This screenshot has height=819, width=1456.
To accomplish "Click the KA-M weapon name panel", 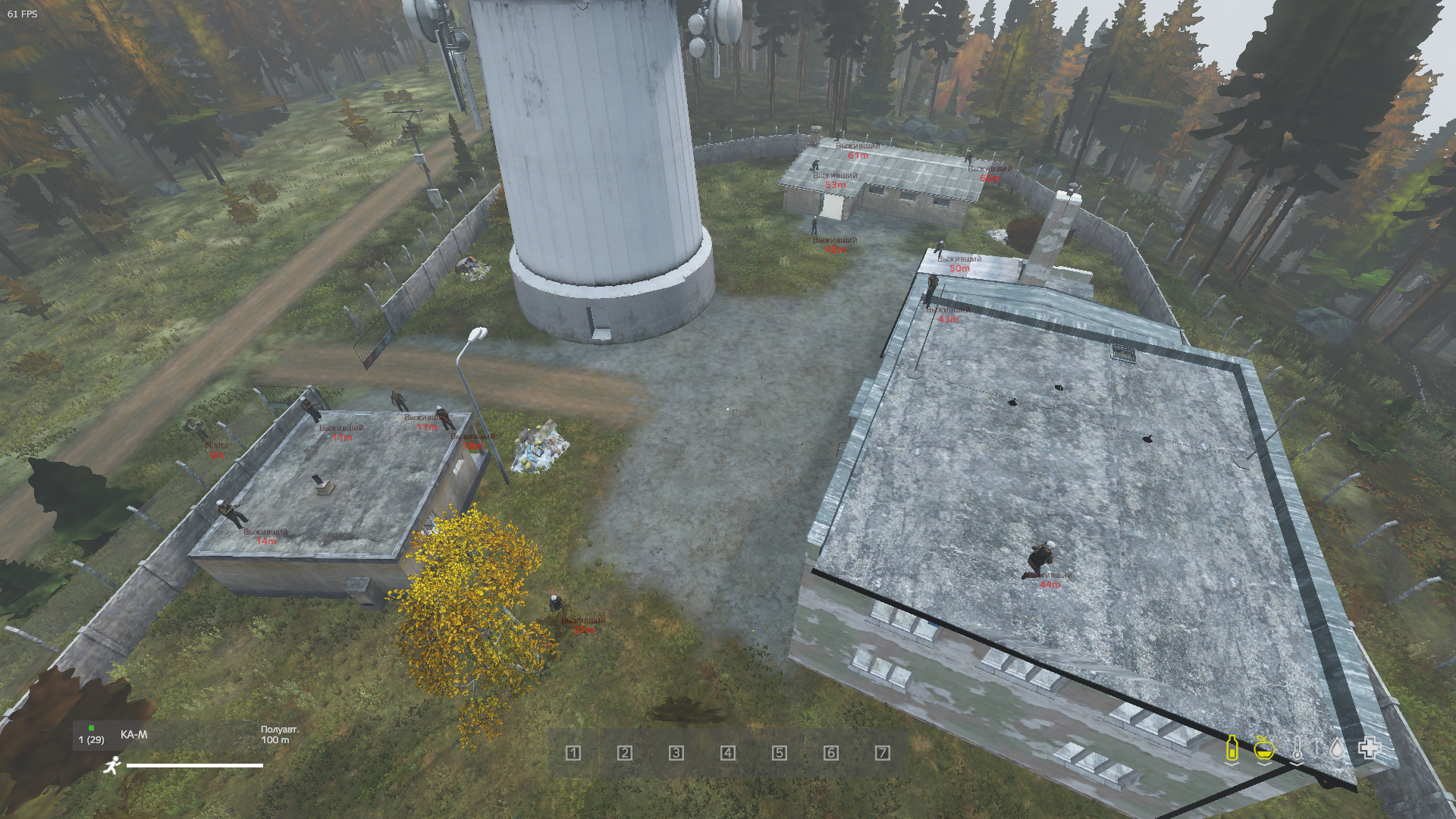I will coord(134,735).
